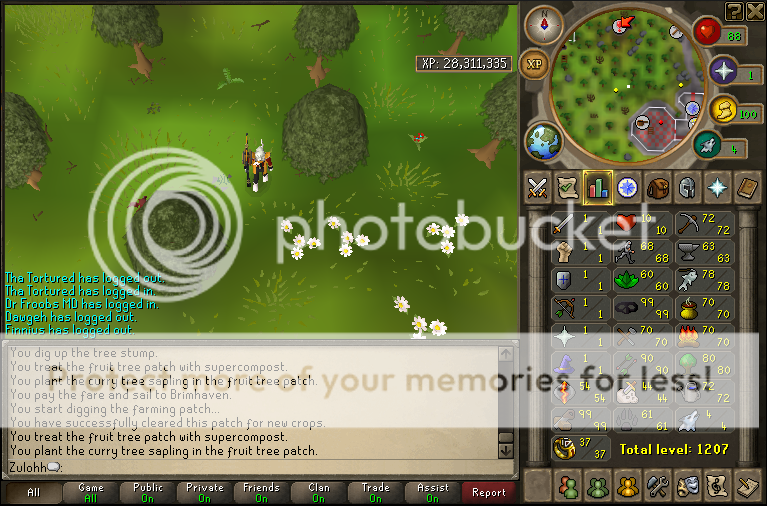Switch chat filter to Clan

tap(319, 492)
